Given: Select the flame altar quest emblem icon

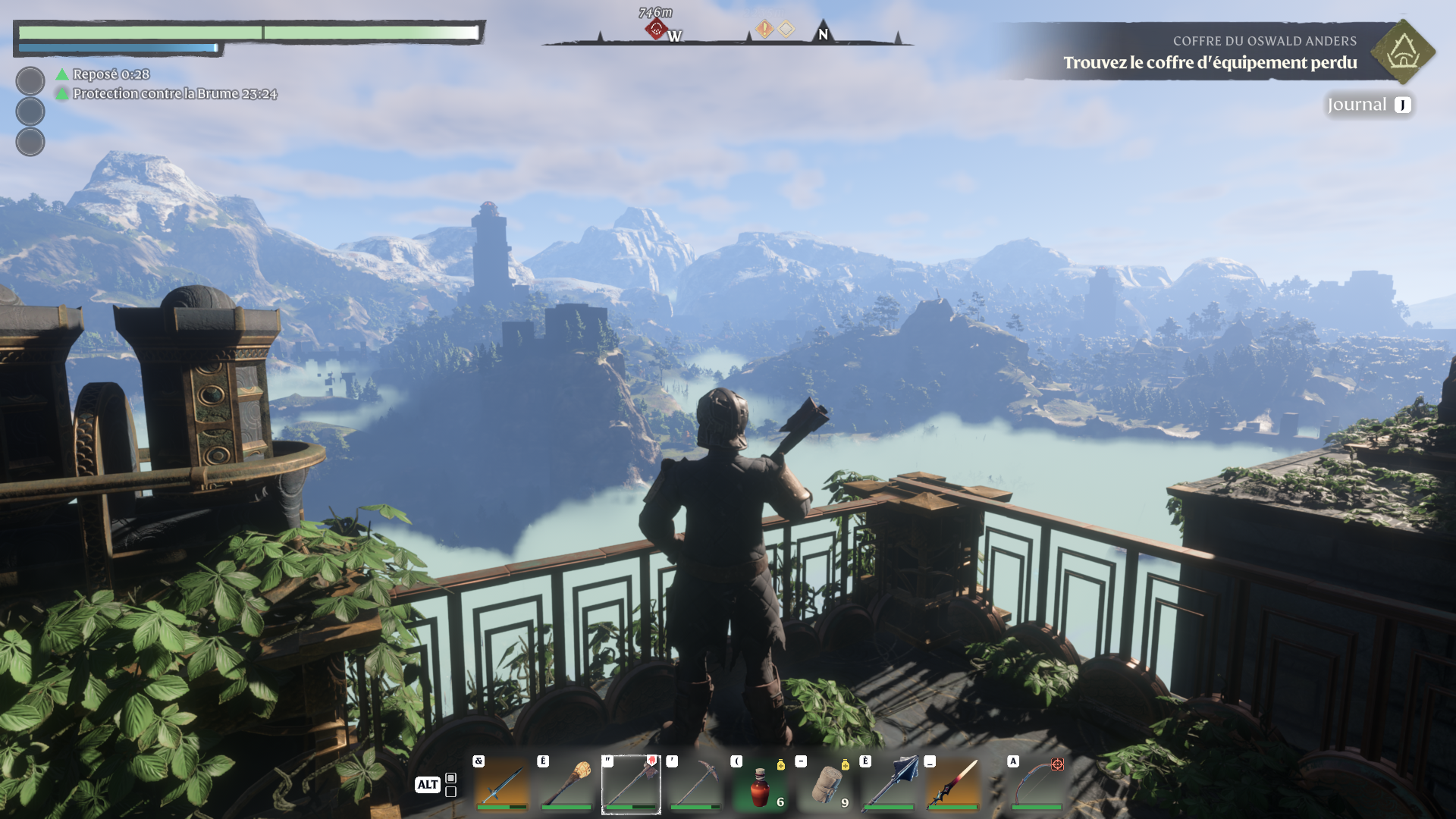Looking at the screenshot, I should coord(1403,52).
